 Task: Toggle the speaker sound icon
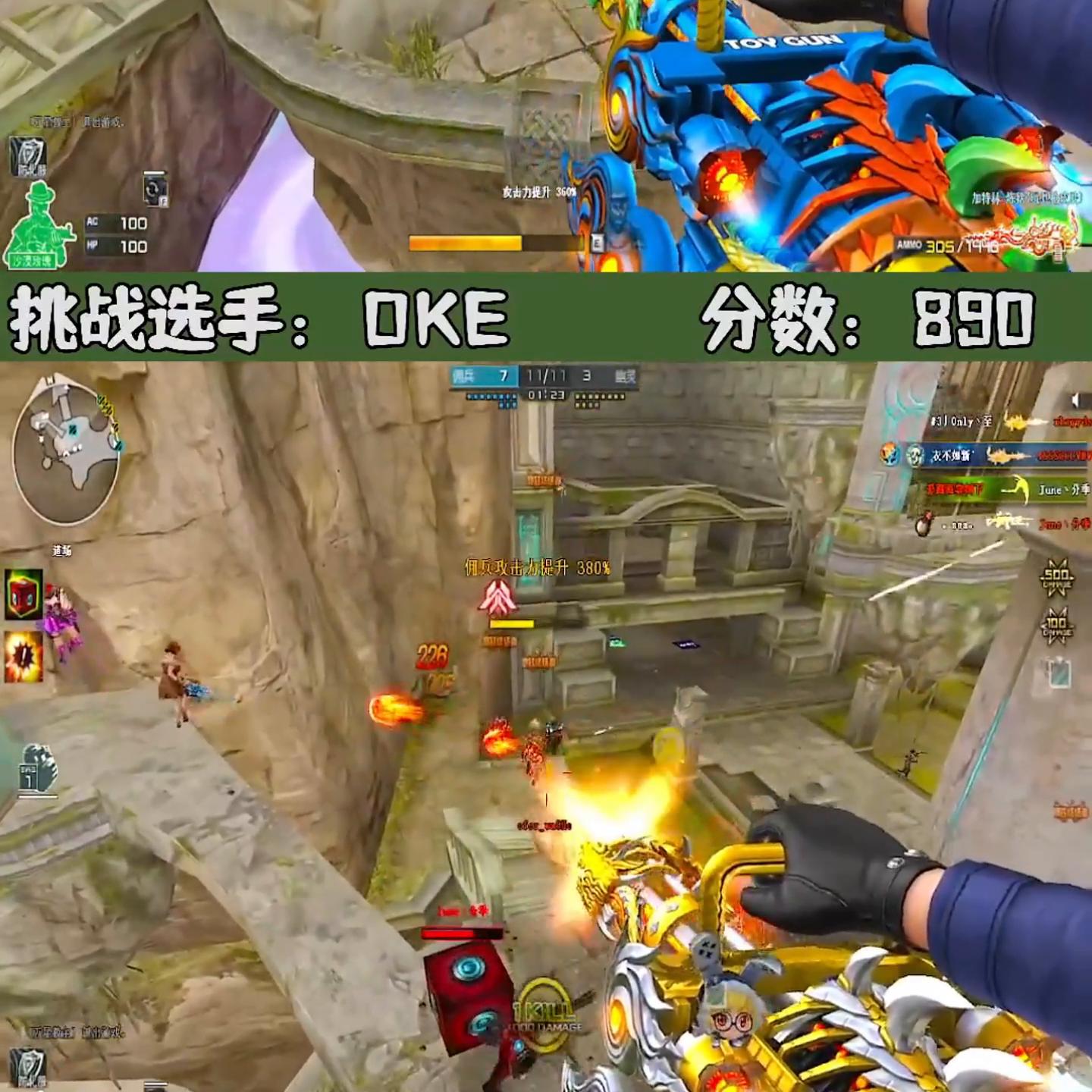point(1074,400)
